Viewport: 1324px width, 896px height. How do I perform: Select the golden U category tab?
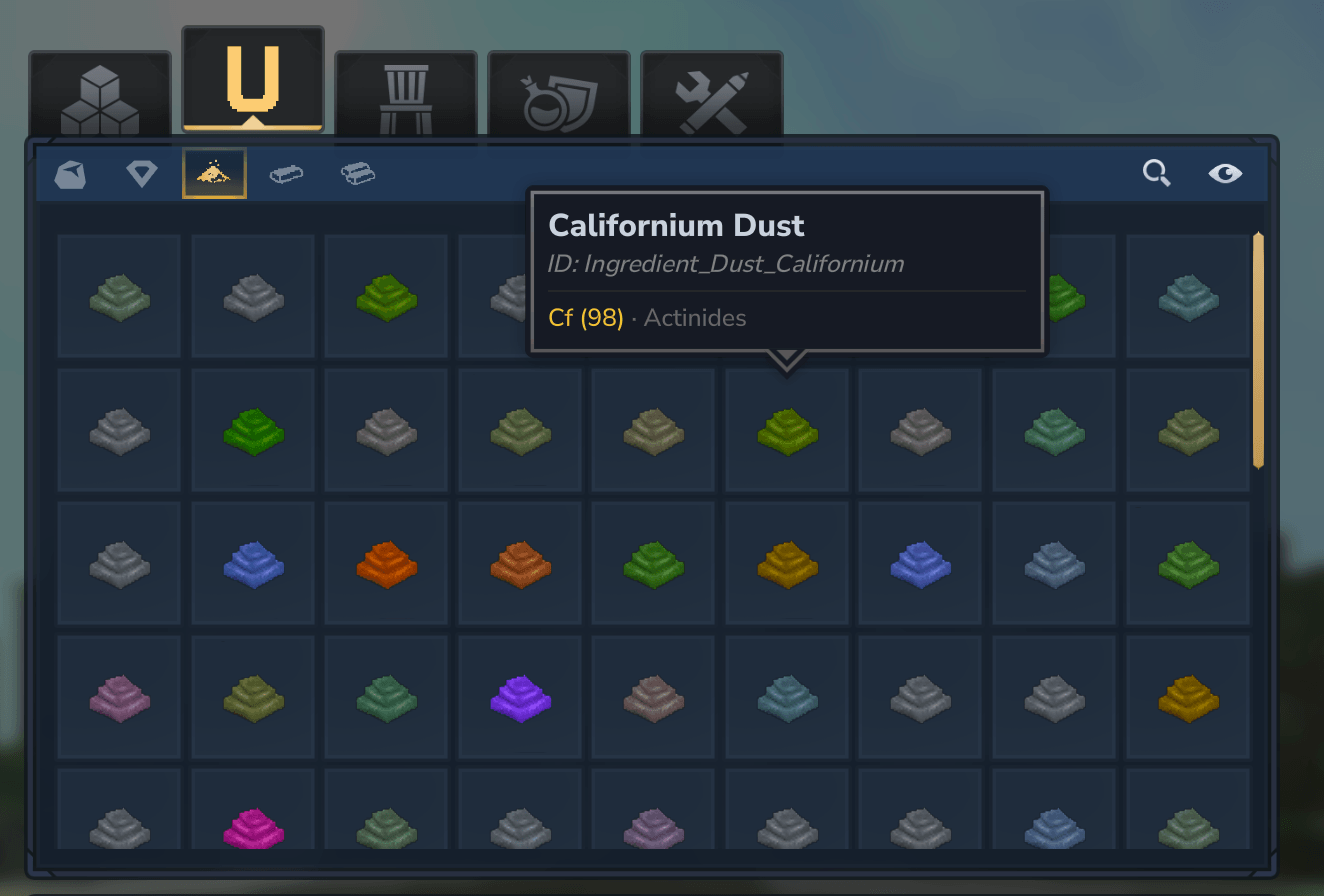pyautogui.click(x=252, y=81)
